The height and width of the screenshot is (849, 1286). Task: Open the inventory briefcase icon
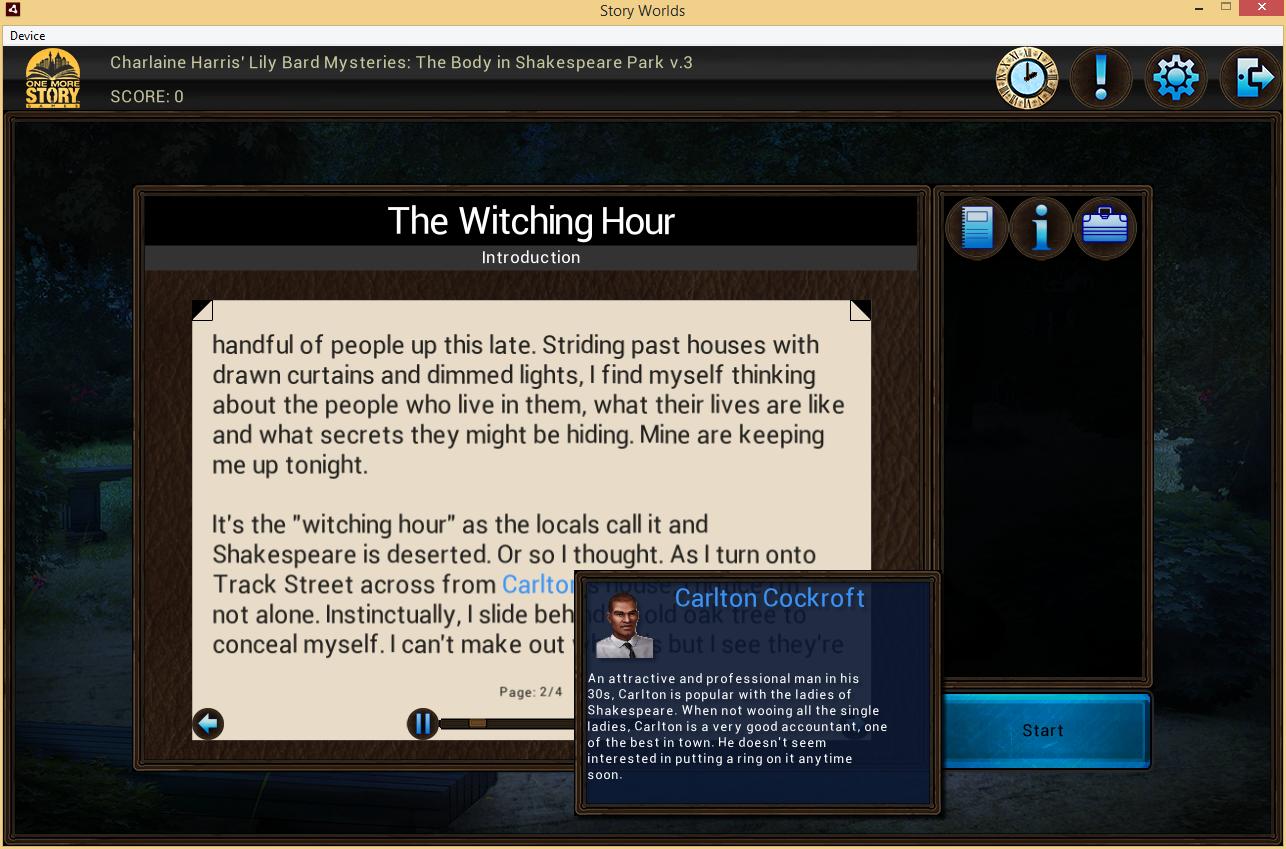(1104, 227)
